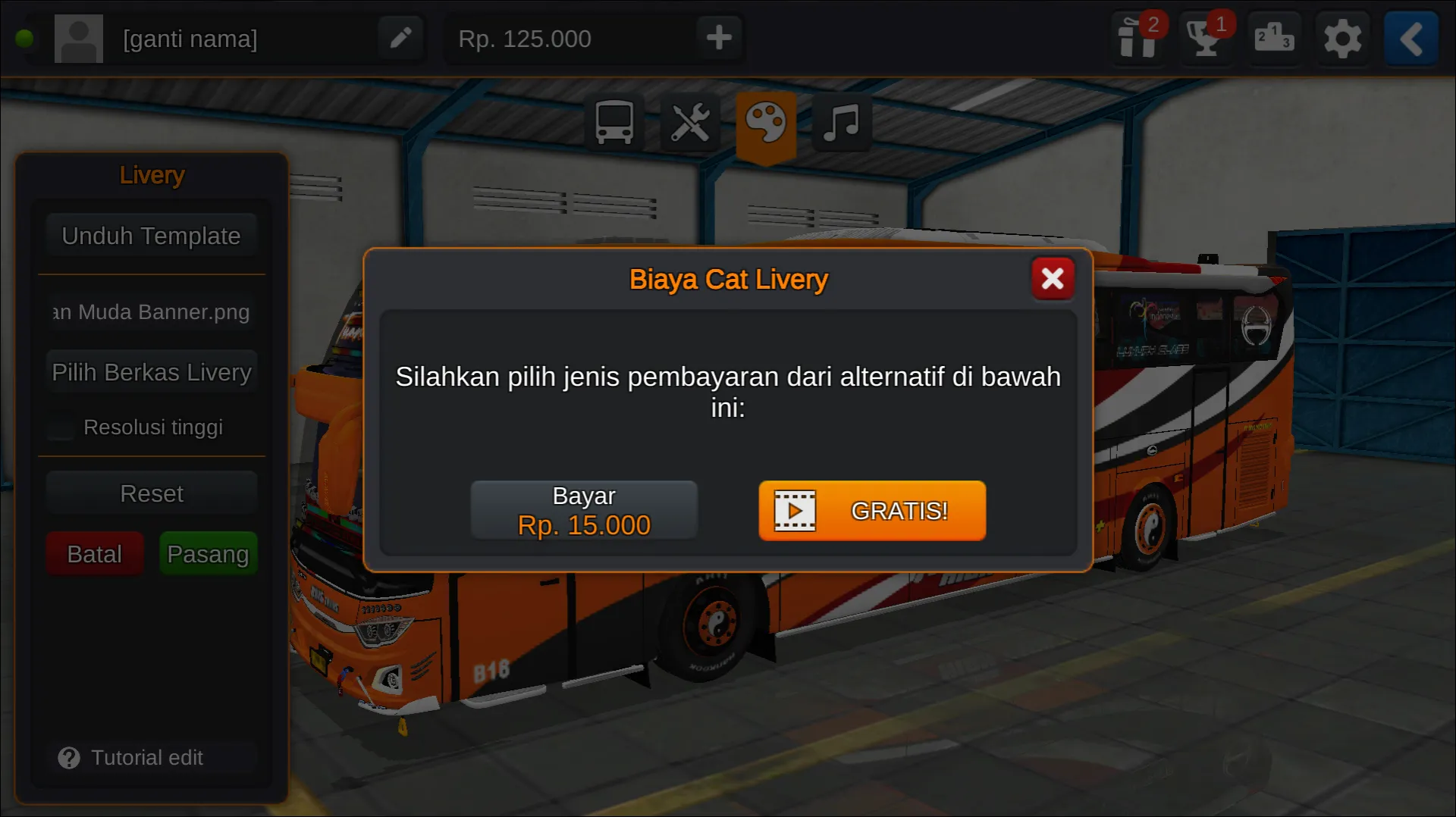Screen dimensions: 1456x817
Task: Click the Unduh Template button
Action: coord(151,236)
